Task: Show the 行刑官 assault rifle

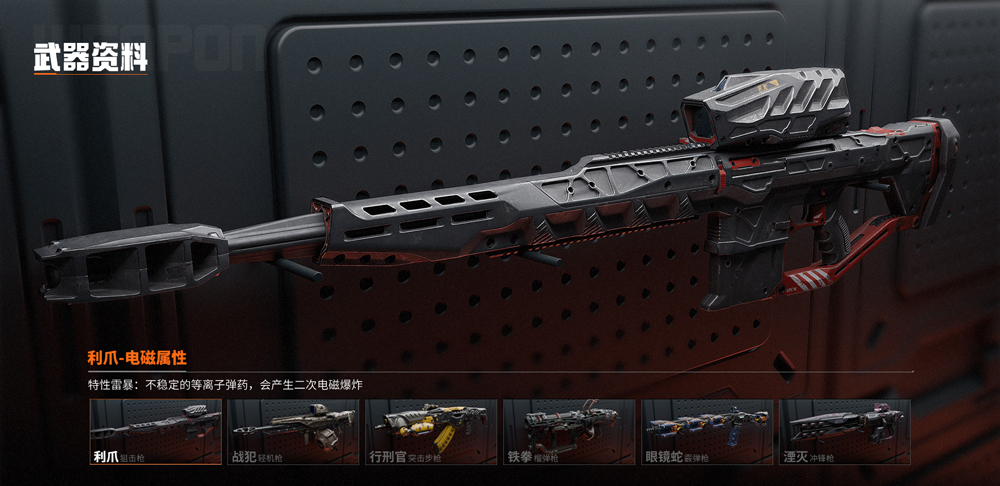Action: [x=431, y=431]
